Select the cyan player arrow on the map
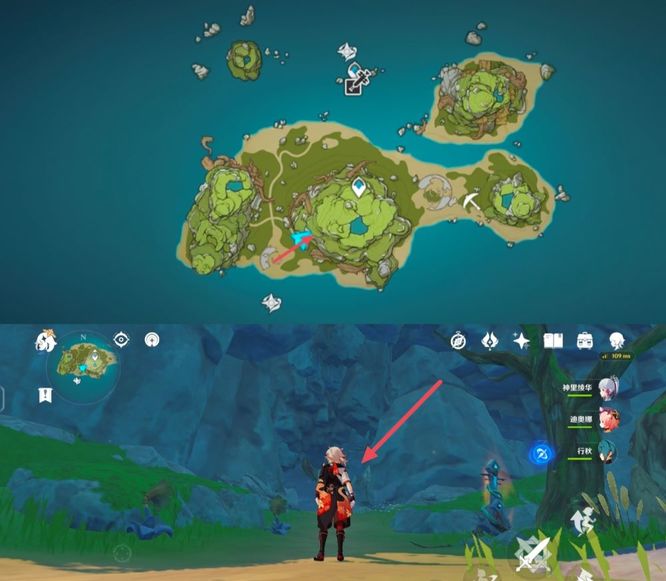This screenshot has width=666, height=581. tap(302, 238)
